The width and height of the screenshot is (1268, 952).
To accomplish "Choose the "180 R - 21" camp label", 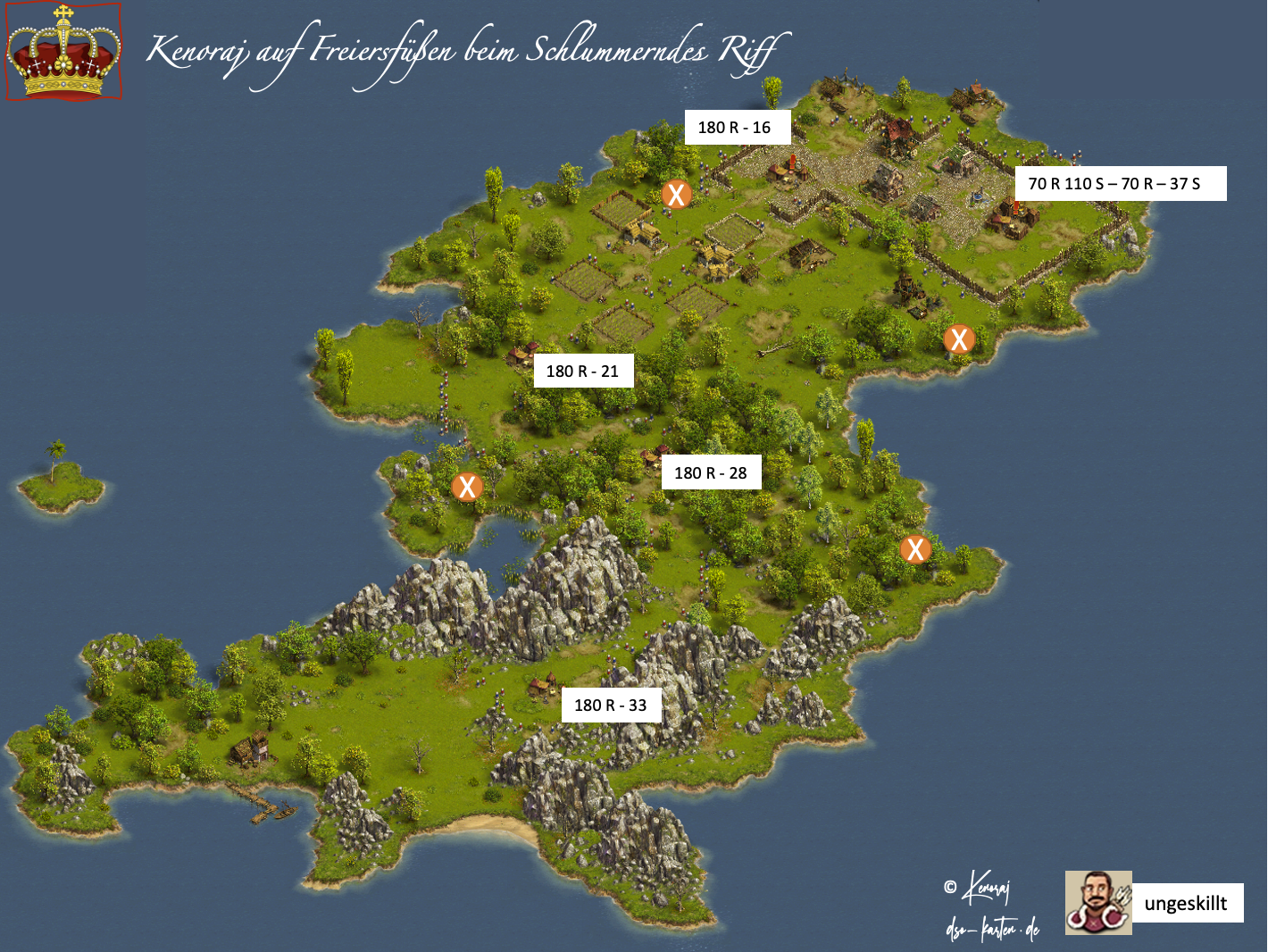I will tap(583, 372).
